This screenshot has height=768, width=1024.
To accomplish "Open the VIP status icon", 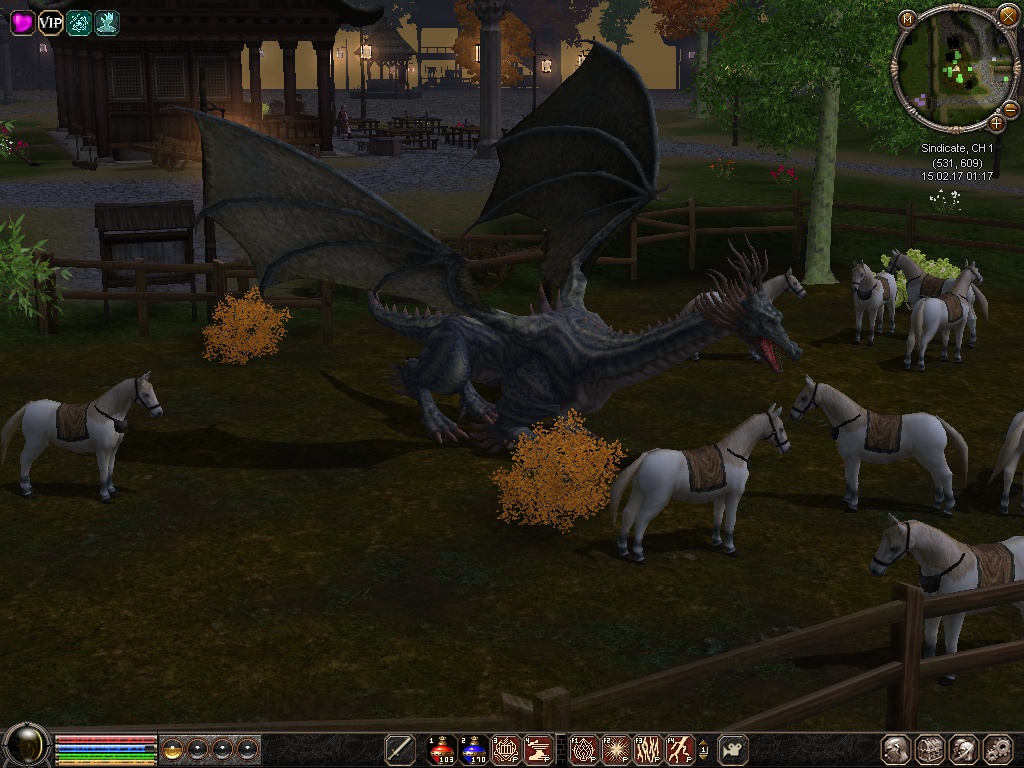I will tap(50, 22).
